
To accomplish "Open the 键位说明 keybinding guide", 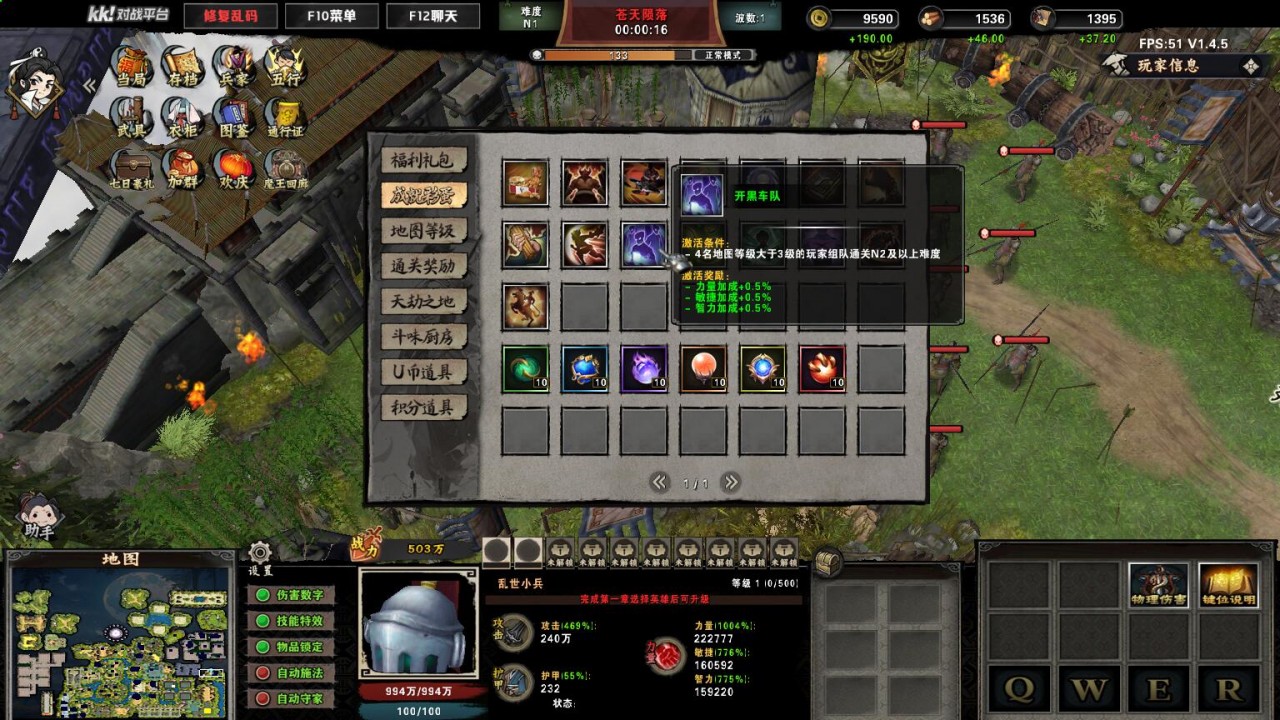I will click(x=1228, y=586).
